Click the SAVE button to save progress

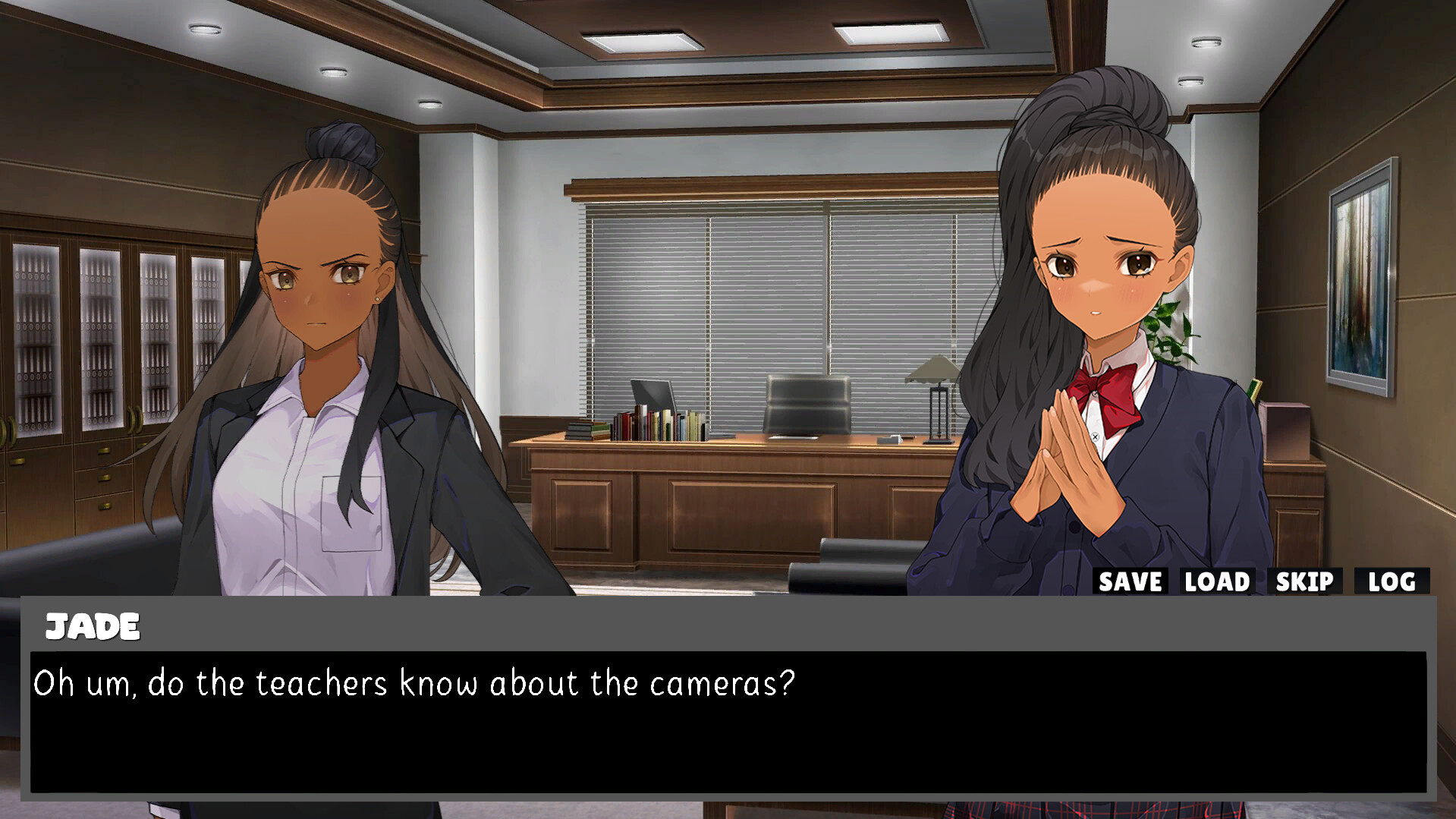[1130, 581]
